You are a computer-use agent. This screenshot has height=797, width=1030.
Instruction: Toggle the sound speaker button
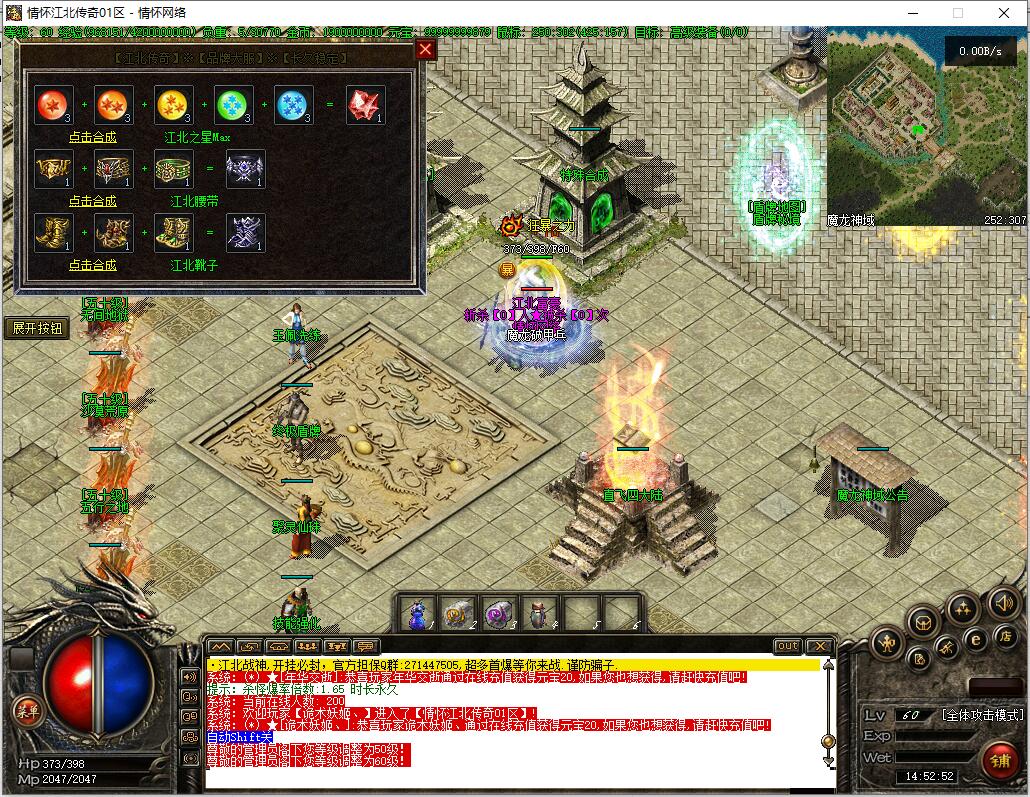(1003, 602)
